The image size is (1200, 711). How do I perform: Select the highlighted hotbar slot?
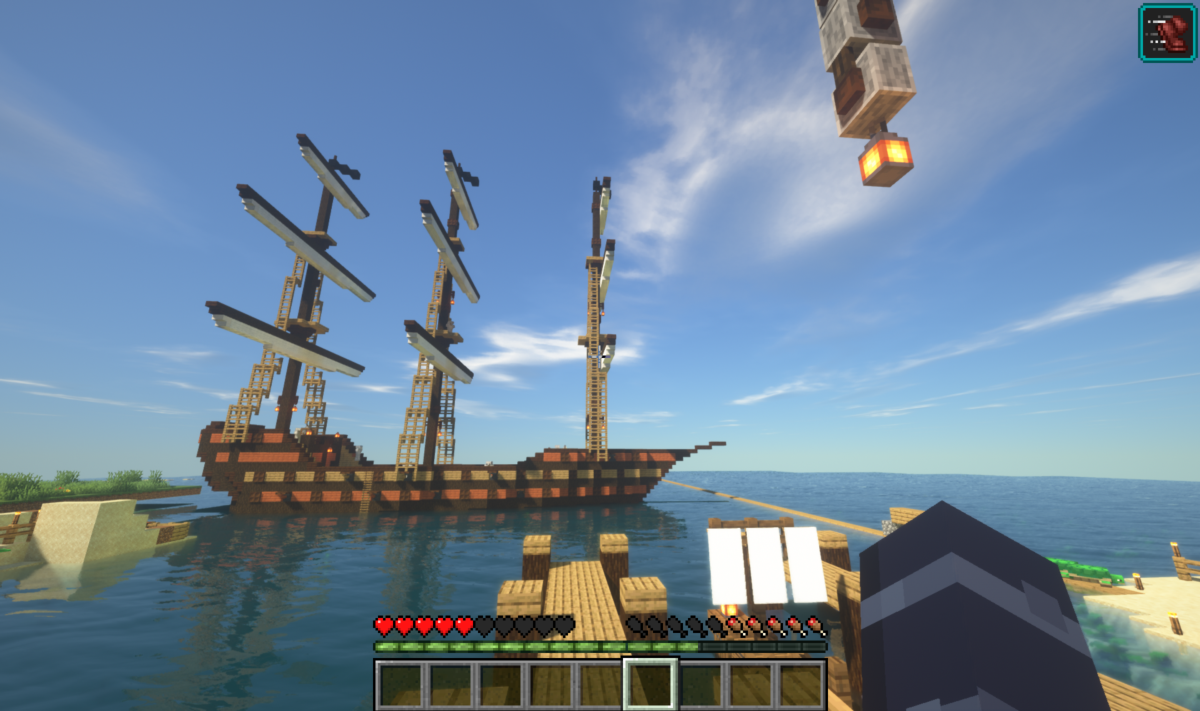tap(650, 684)
